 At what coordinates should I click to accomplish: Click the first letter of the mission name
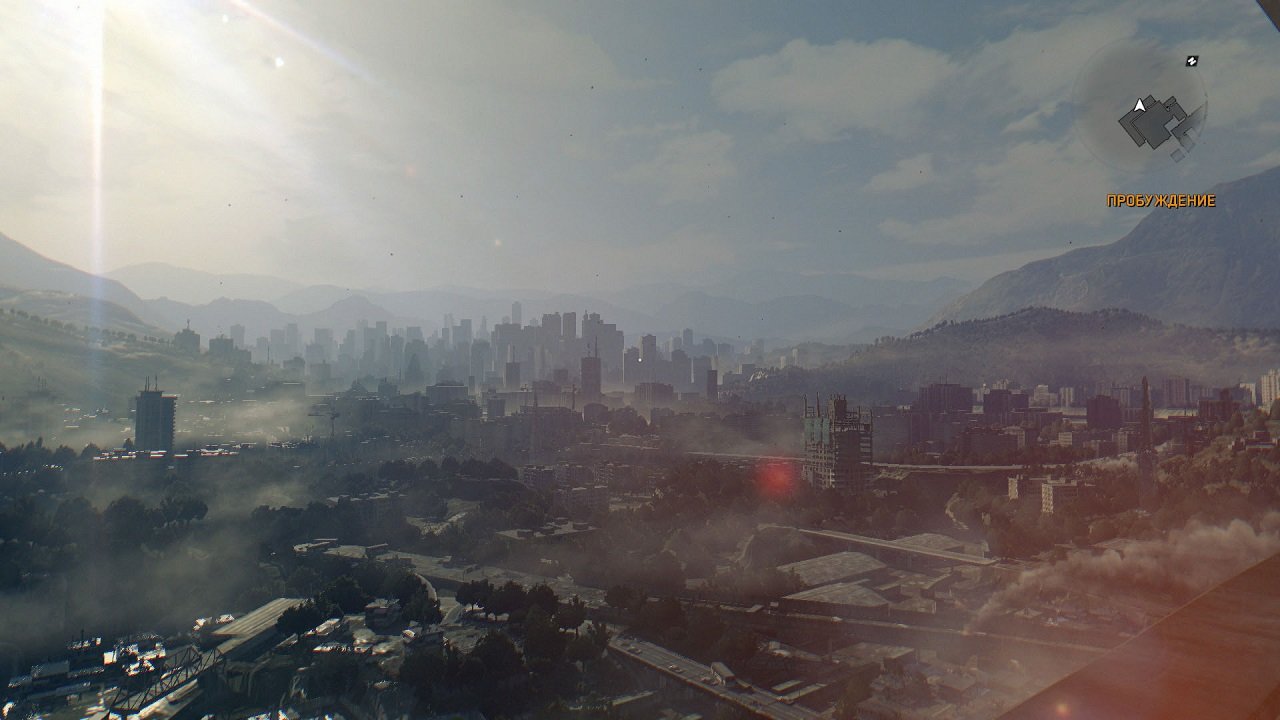pyautogui.click(x=1111, y=199)
